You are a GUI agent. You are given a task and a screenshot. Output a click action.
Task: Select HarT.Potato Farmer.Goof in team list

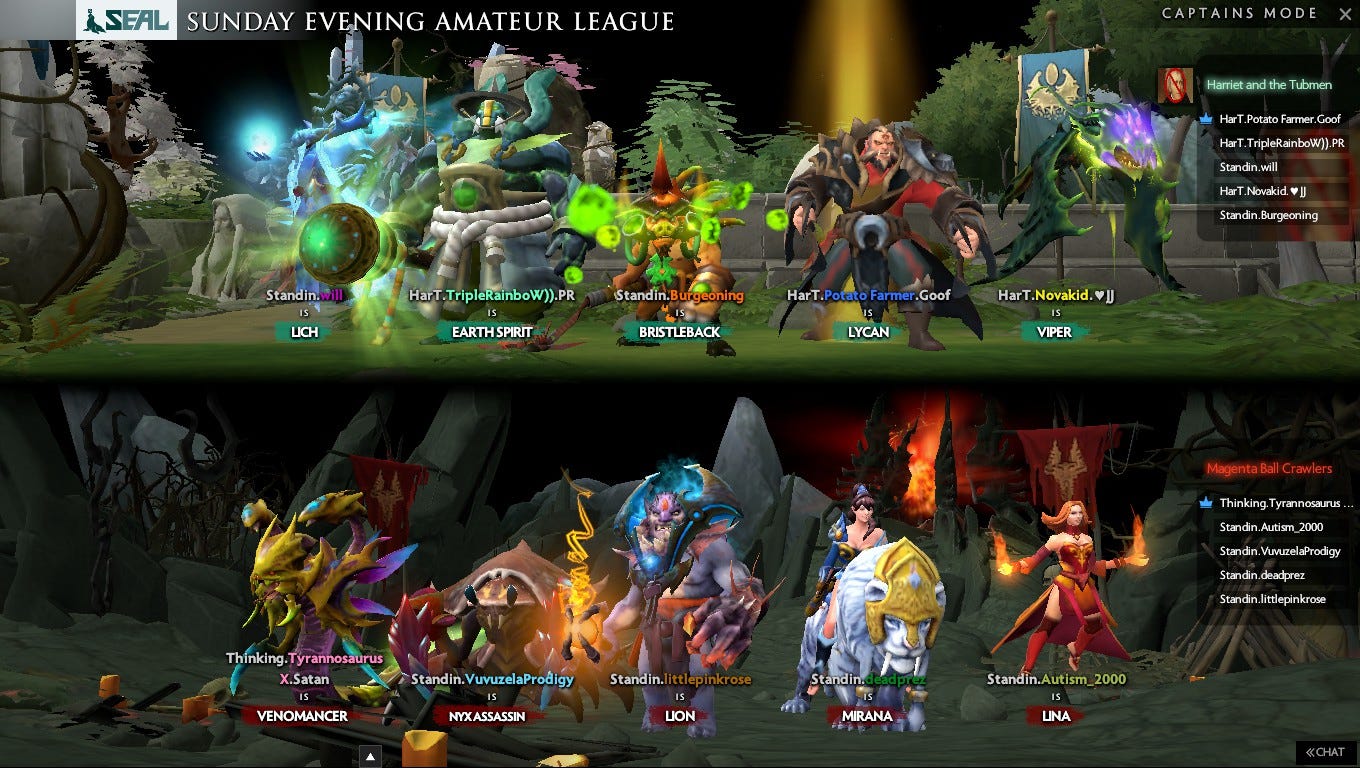[1280, 119]
